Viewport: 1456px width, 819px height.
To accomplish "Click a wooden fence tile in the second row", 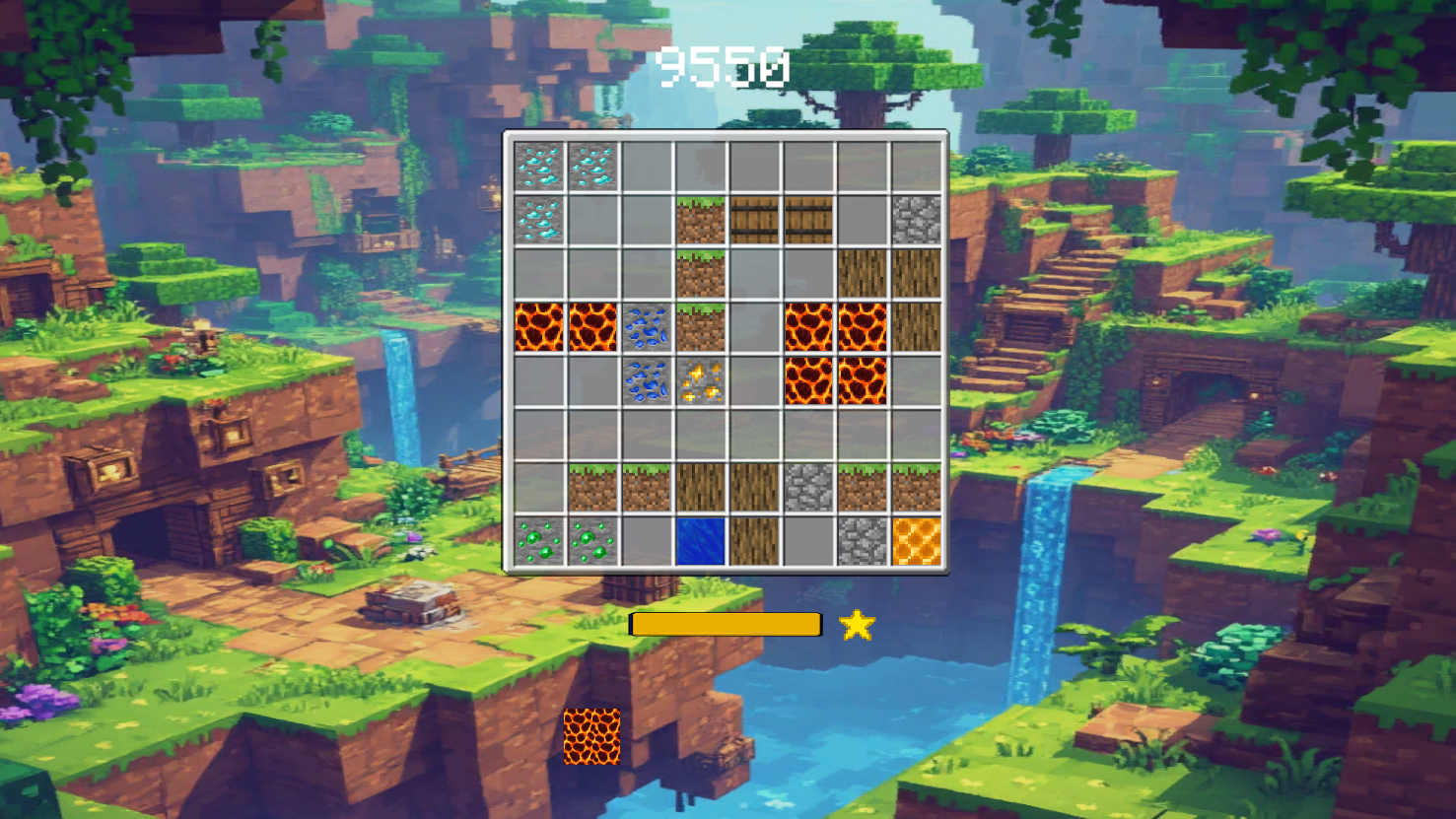I will 754,222.
